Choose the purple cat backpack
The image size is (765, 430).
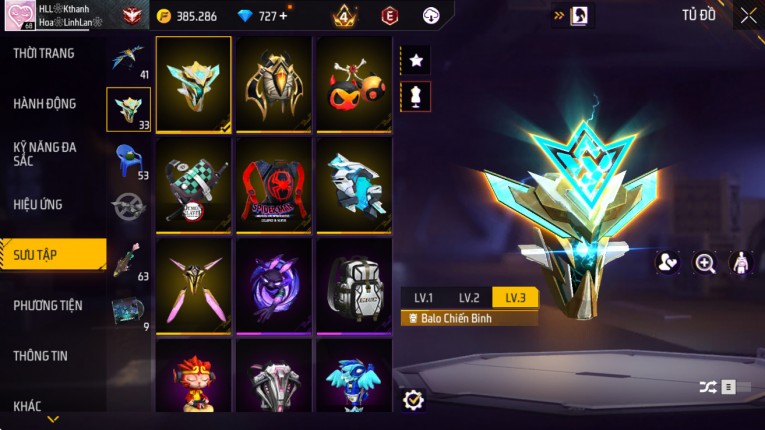pos(274,285)
